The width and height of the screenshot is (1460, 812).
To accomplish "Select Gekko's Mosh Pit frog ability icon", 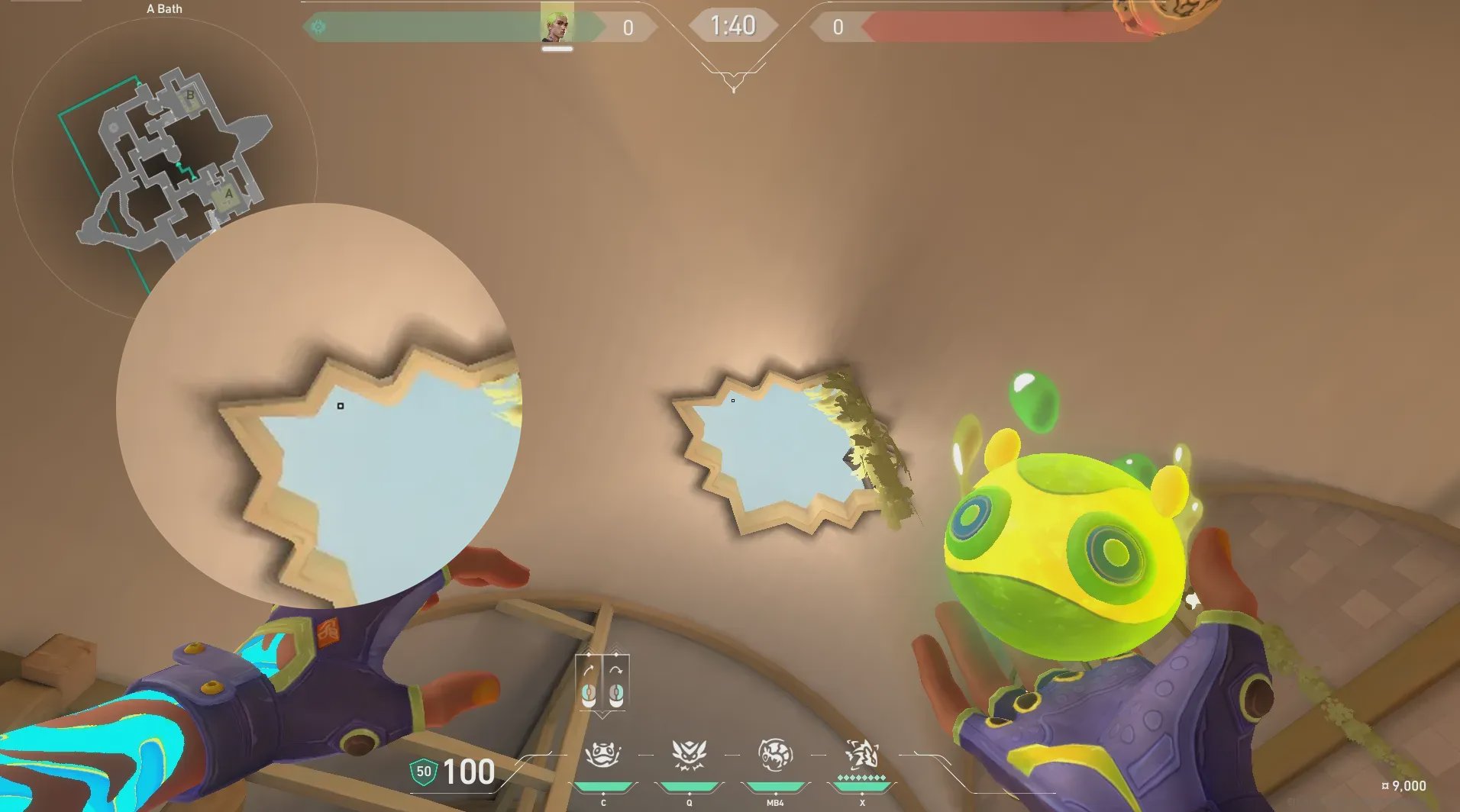I will coord(602,756).
